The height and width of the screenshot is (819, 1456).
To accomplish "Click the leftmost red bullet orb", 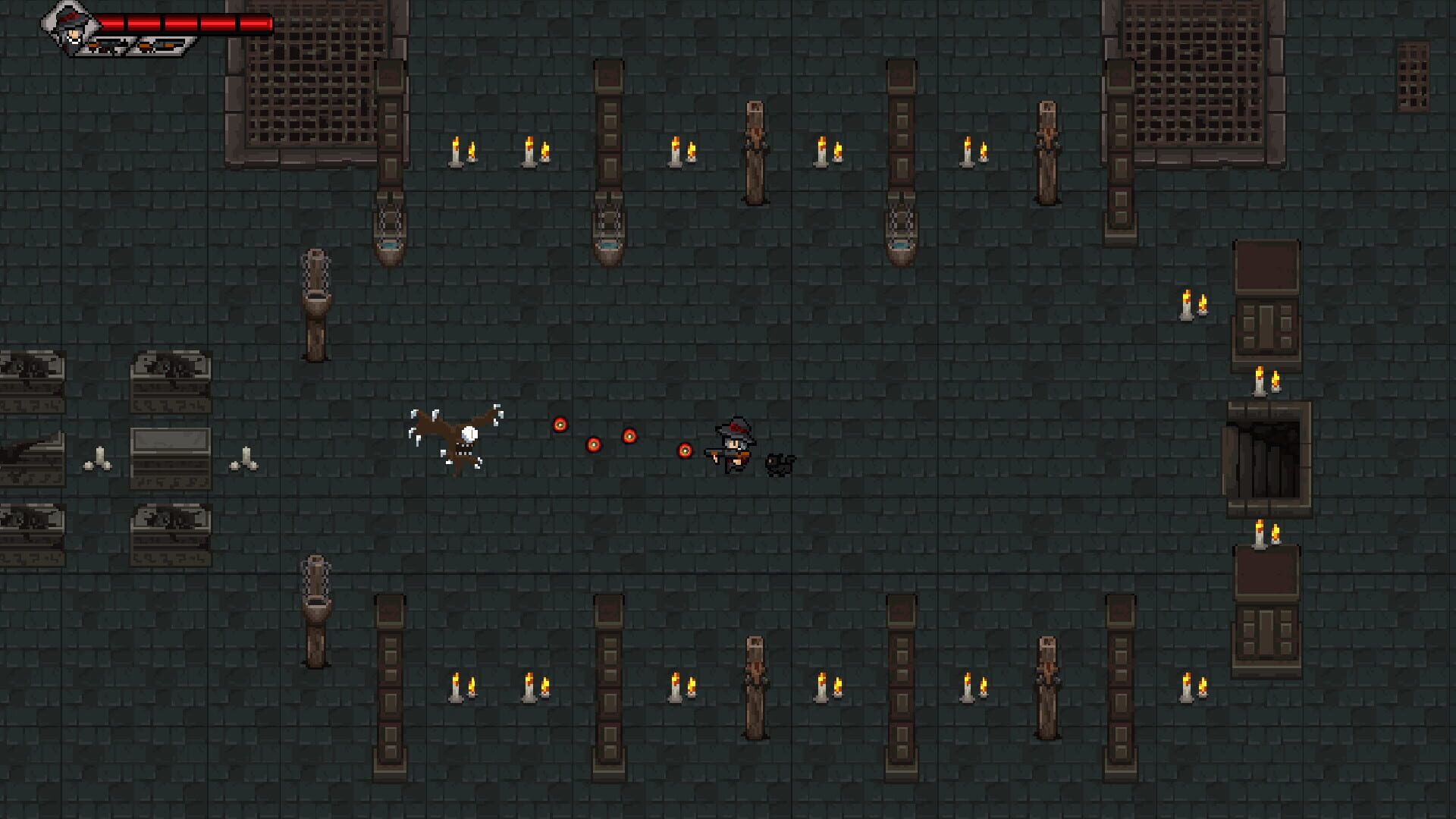I will point(561,425).
